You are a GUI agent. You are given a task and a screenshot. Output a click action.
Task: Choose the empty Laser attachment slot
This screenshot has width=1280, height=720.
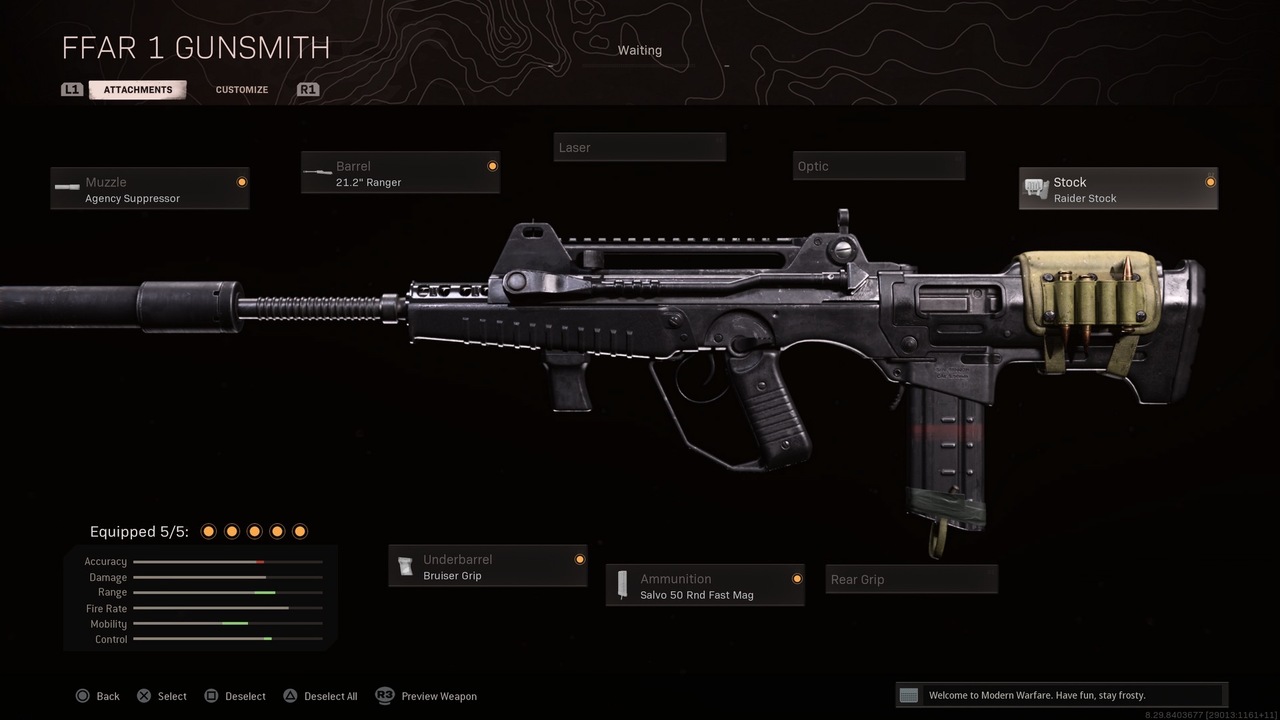[640, 148]
